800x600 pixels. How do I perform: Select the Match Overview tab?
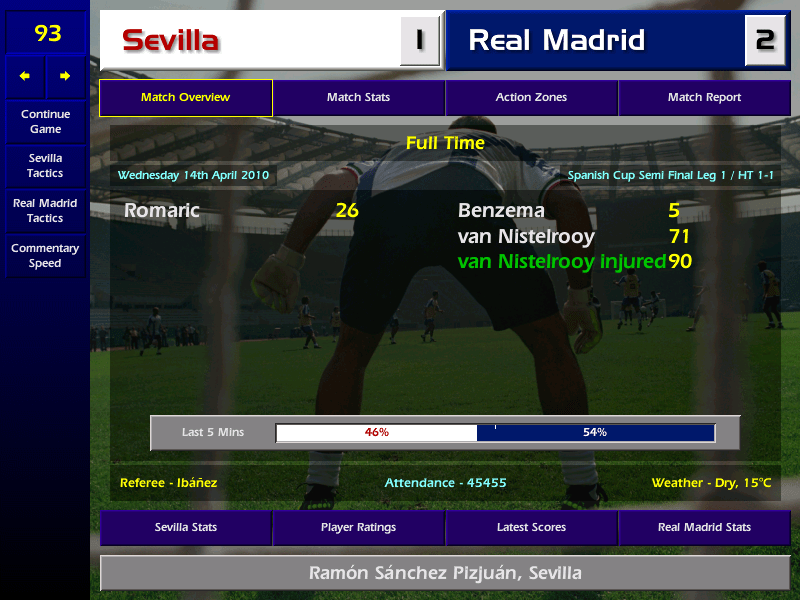click(186, 98)
